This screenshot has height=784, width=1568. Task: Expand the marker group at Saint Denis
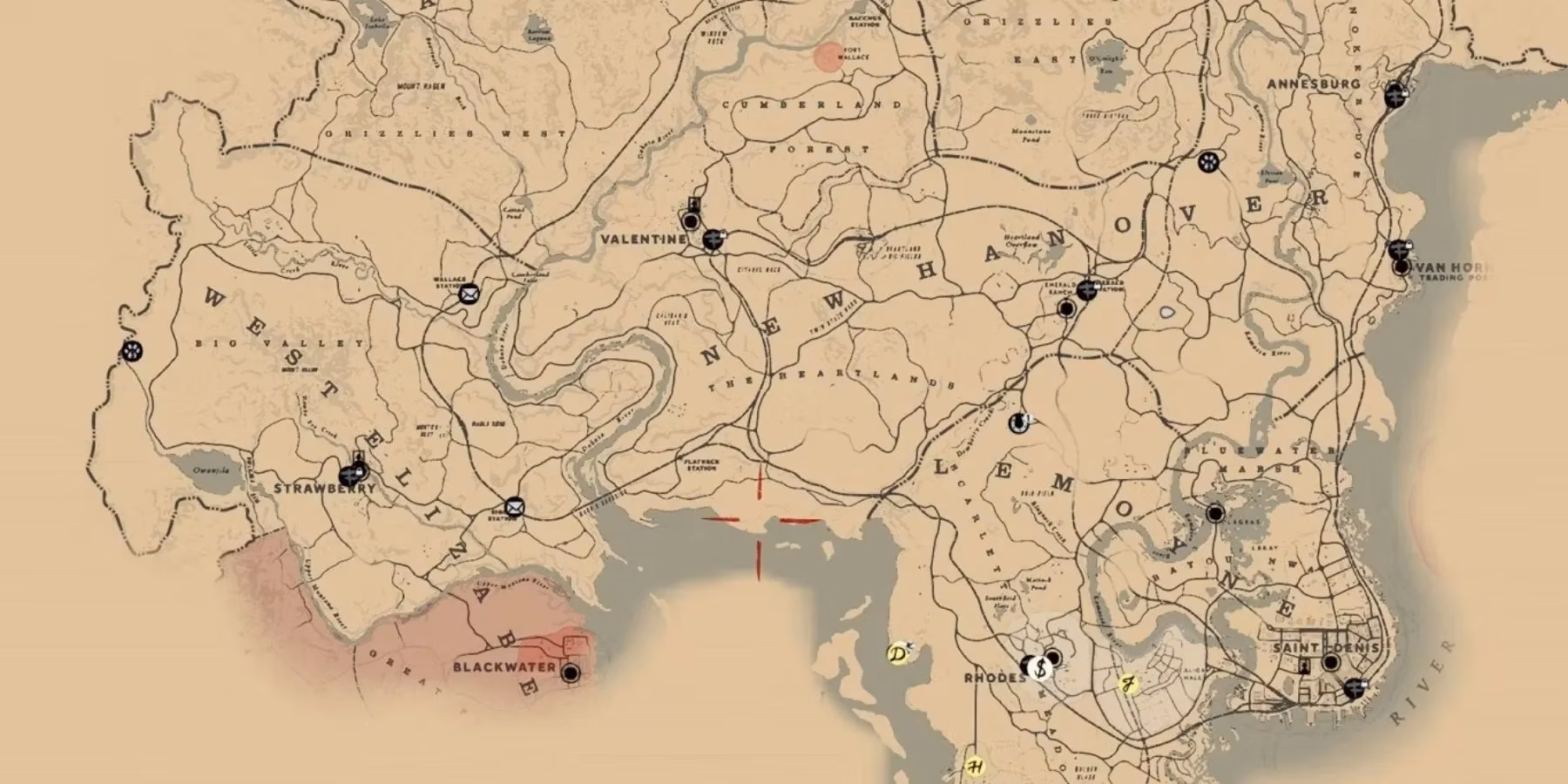1355,687
